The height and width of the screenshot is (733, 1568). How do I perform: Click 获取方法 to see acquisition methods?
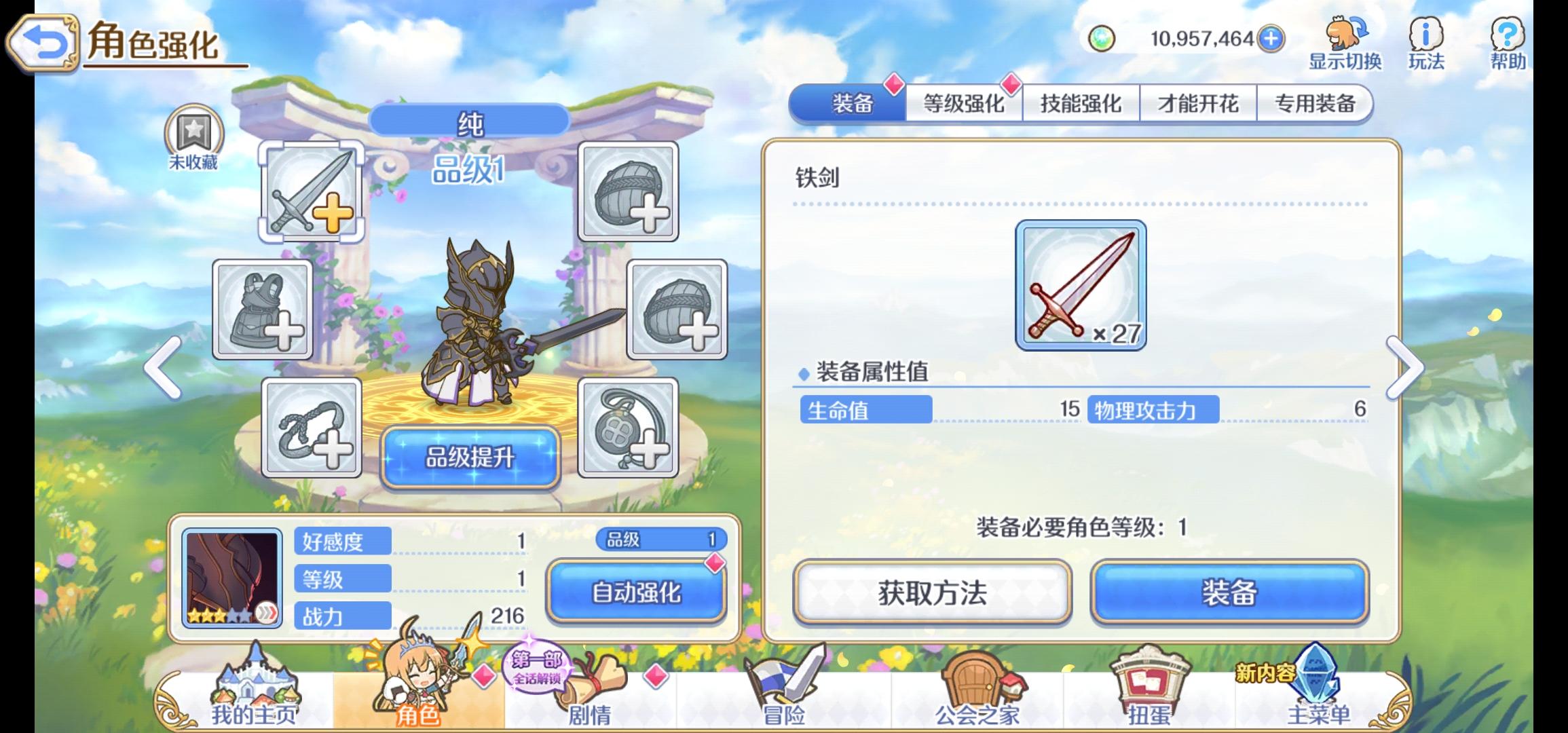(931, 592)
